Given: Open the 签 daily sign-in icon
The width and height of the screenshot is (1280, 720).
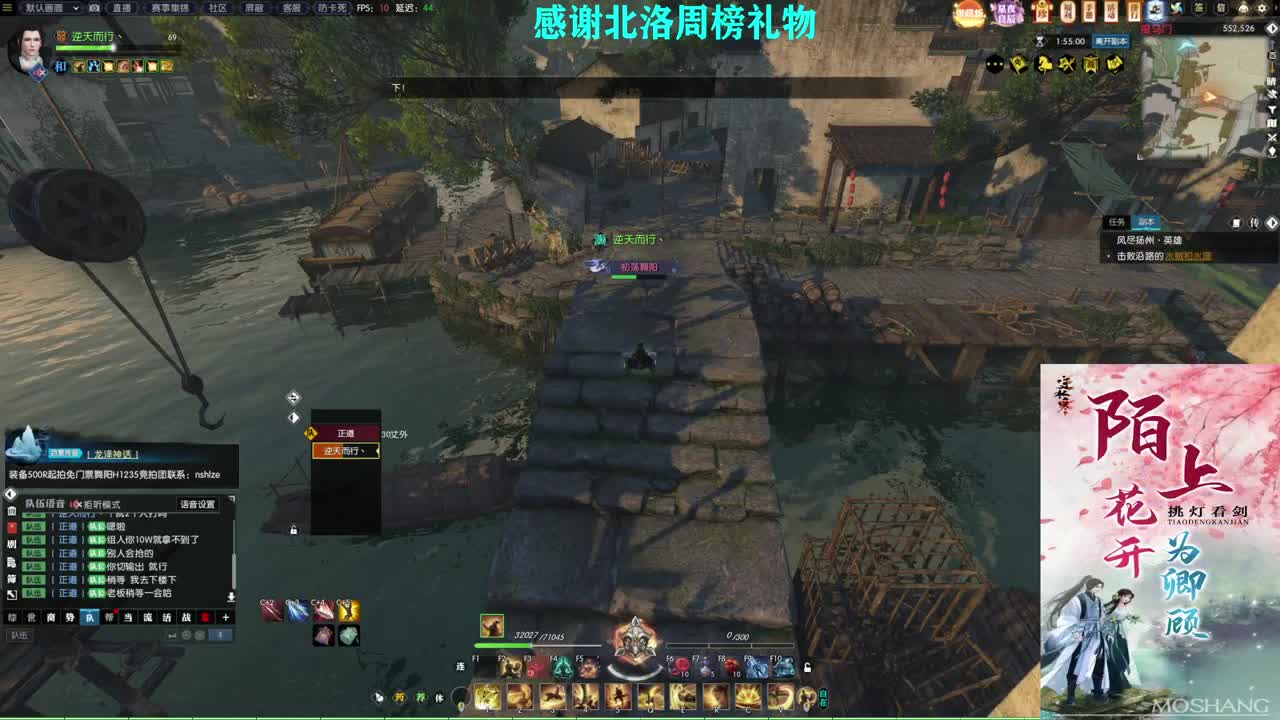Looking at the screenshot, I should point(1197,9).
